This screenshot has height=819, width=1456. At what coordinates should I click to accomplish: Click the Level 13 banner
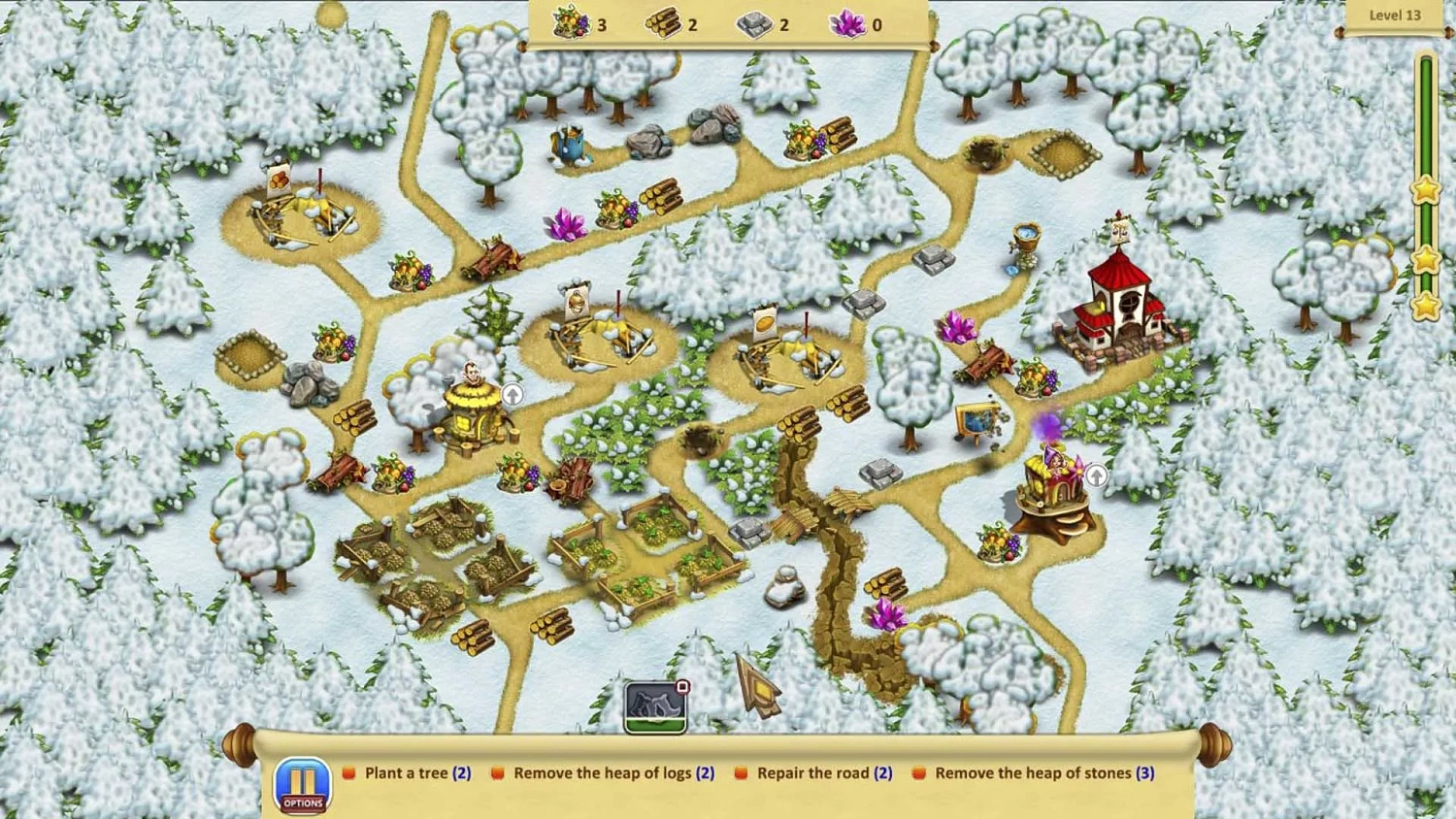pyautogui.click(x=1394, y=16)
